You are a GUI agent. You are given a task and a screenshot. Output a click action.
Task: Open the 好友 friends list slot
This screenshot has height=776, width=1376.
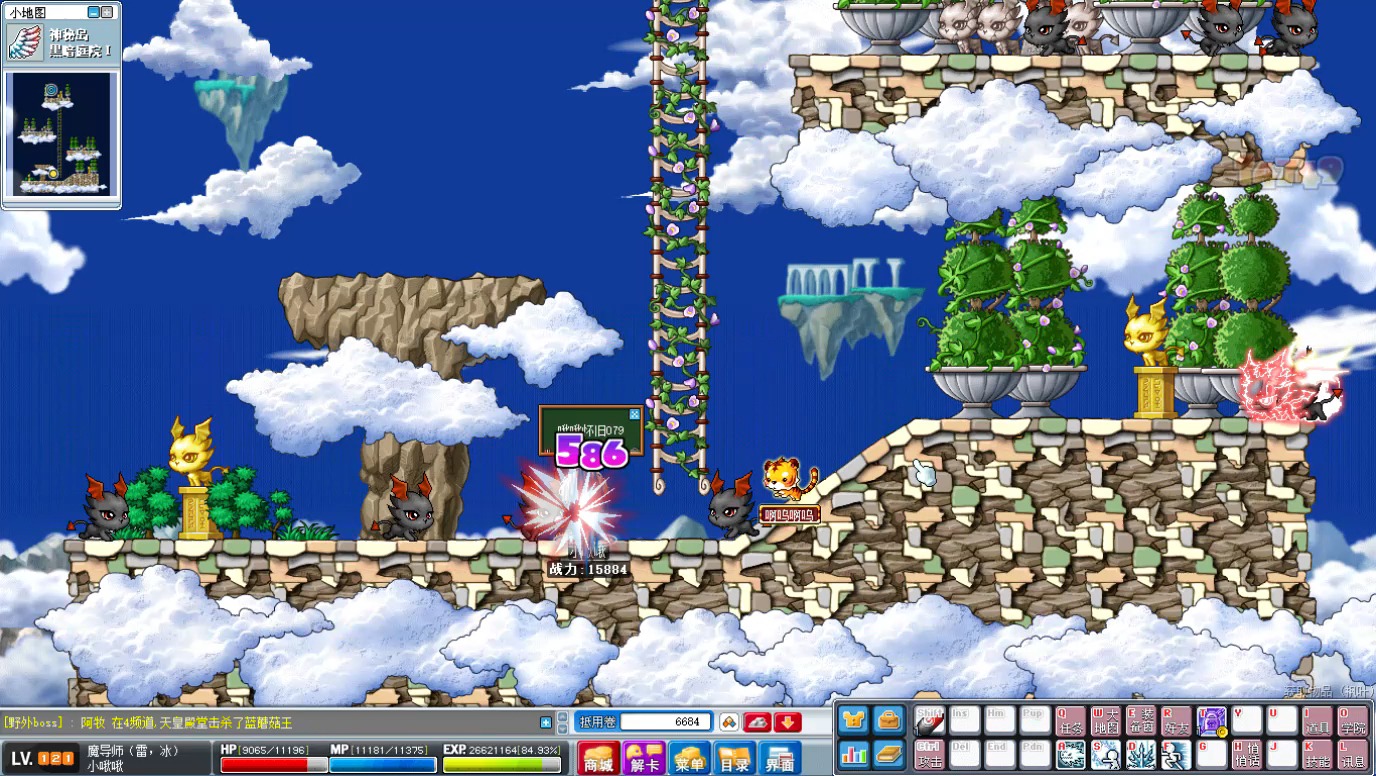1176,721
